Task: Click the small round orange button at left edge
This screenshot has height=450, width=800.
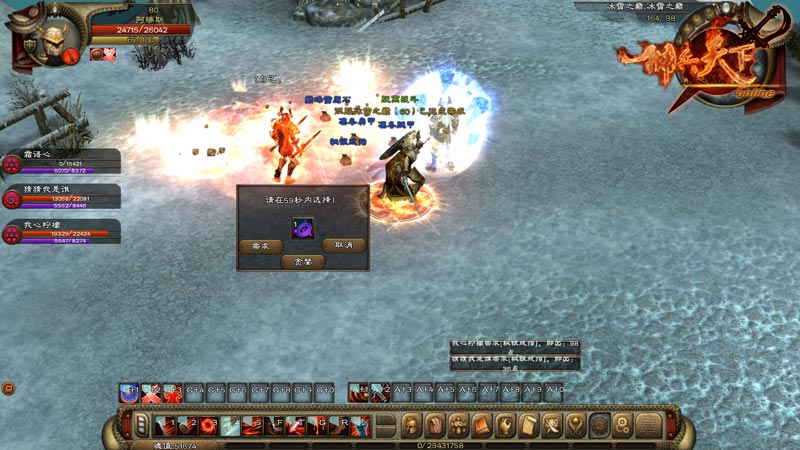Action: (7, 388)
